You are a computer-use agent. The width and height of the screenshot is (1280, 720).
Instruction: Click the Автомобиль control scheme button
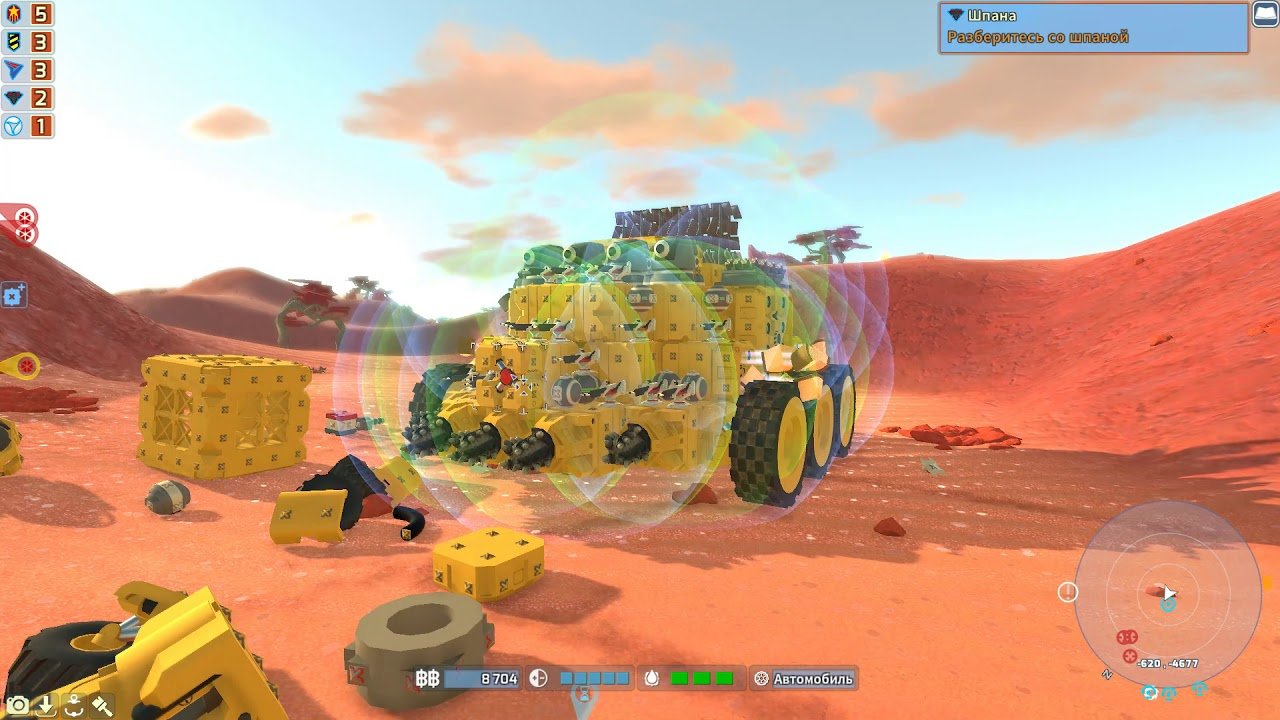pyautogui.click(x=804, y=679)
